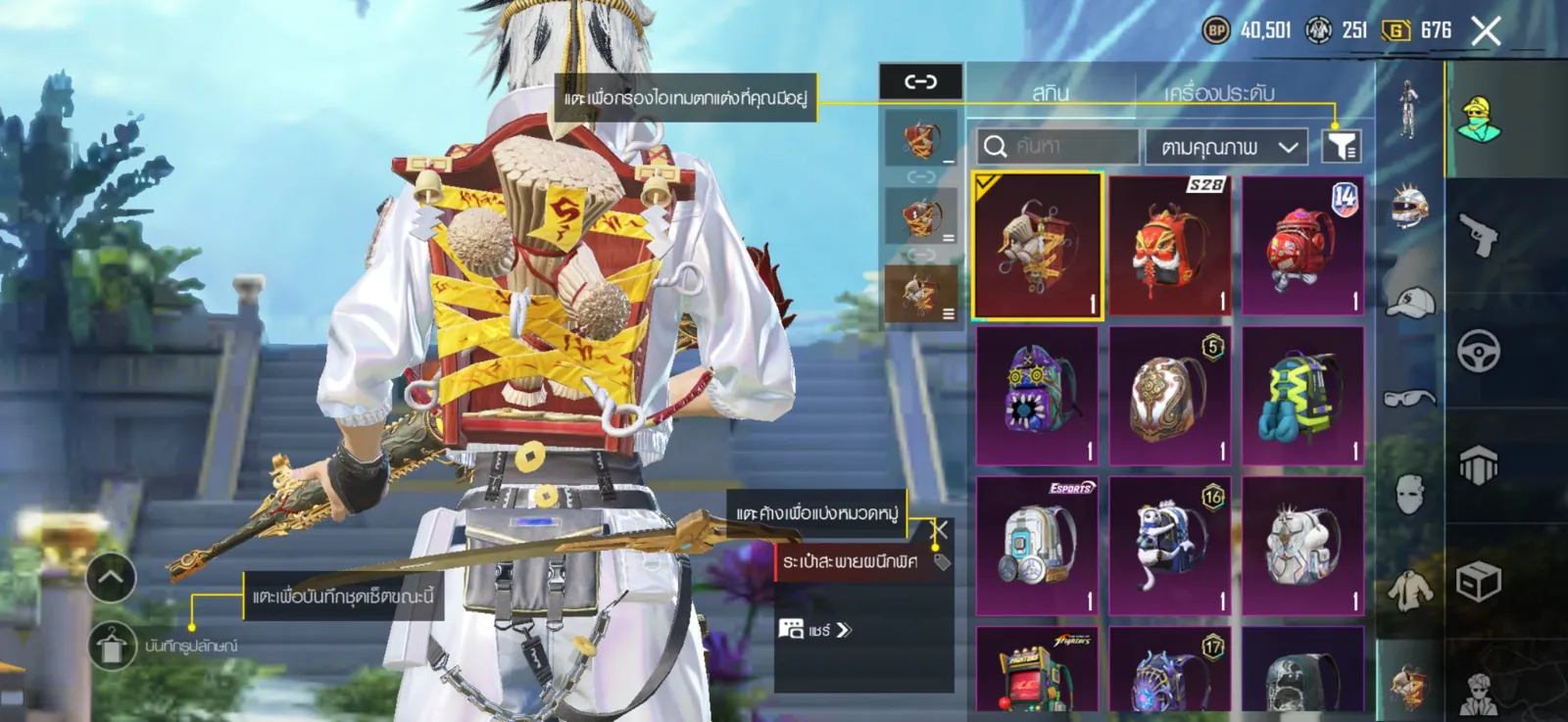Screen dimensions: 1568x722
Task: Open the pistol weapon category
Action: click(1479, 234)
